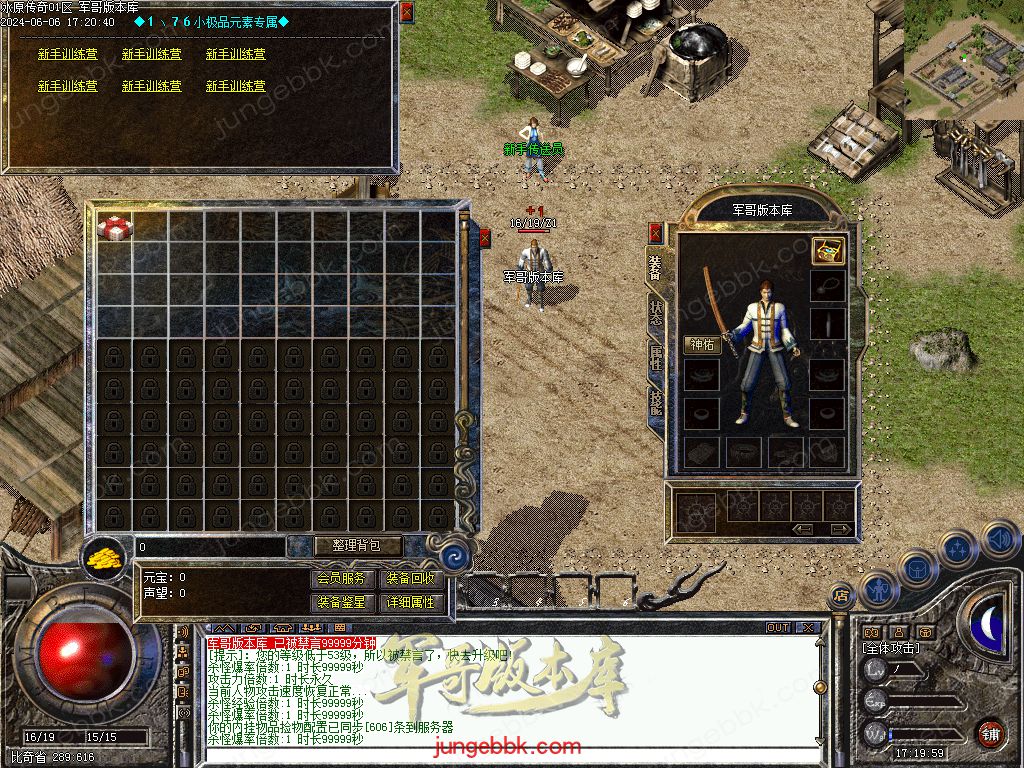Show 详细属性 detailed attributes
The height and width of the screenshot is (768, 1024).
coord(411,603)
